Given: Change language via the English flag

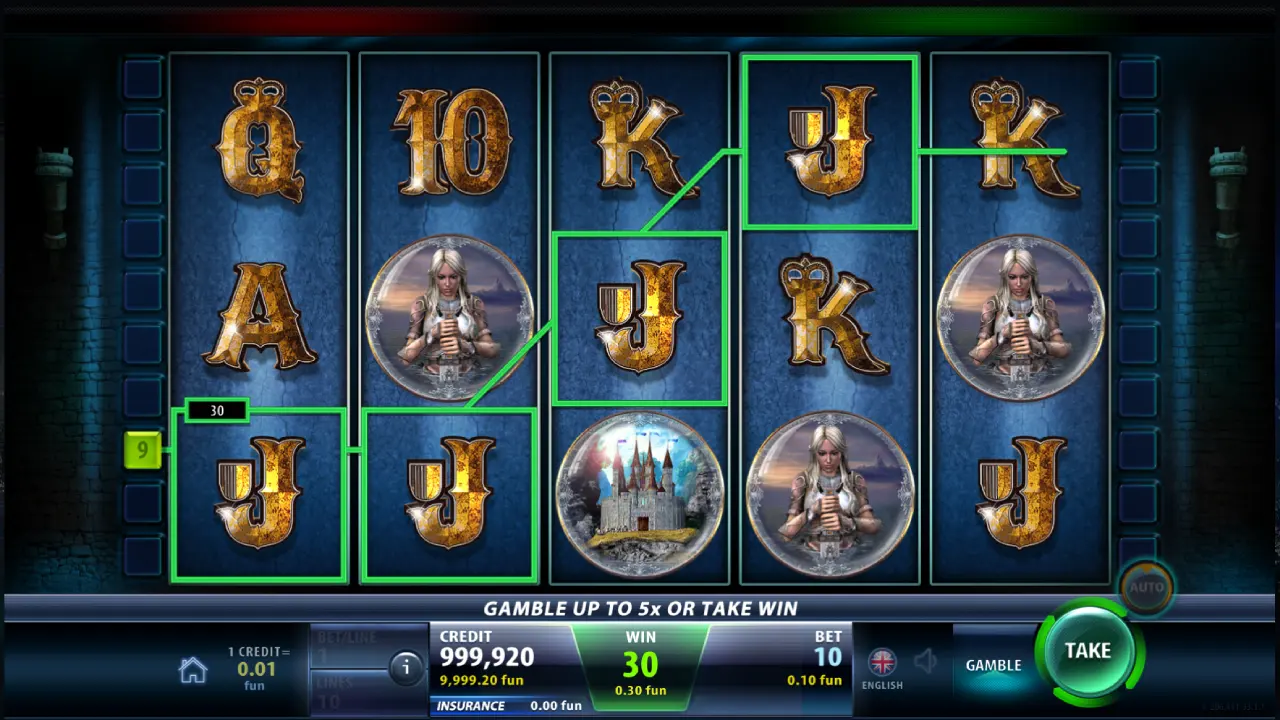Looking at the screenshot, I should point(881,662).
